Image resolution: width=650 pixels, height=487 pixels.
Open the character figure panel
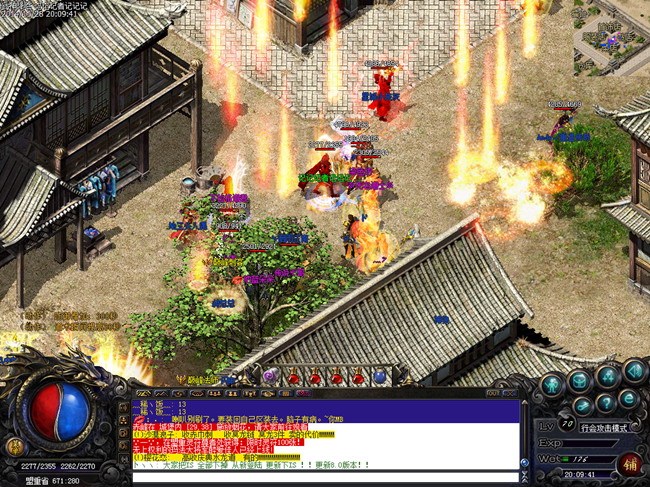pyautogui.click(x=551, y=384)
